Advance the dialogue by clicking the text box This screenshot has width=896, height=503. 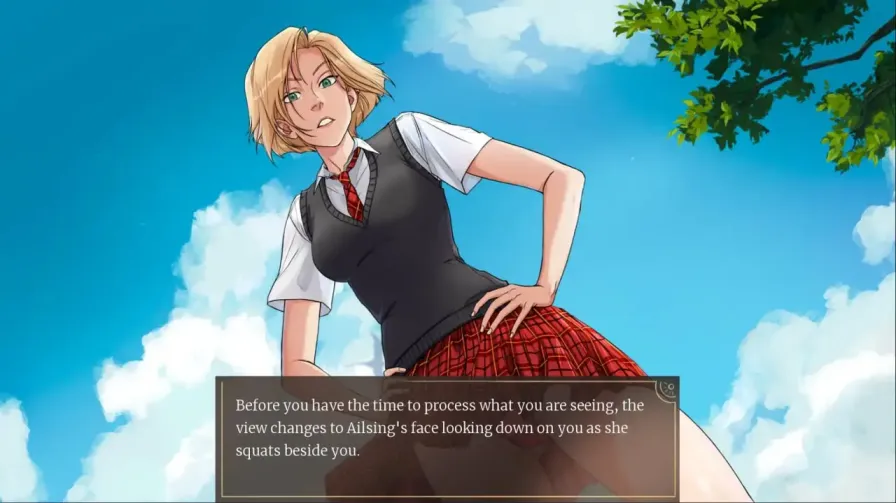point(446,436)
